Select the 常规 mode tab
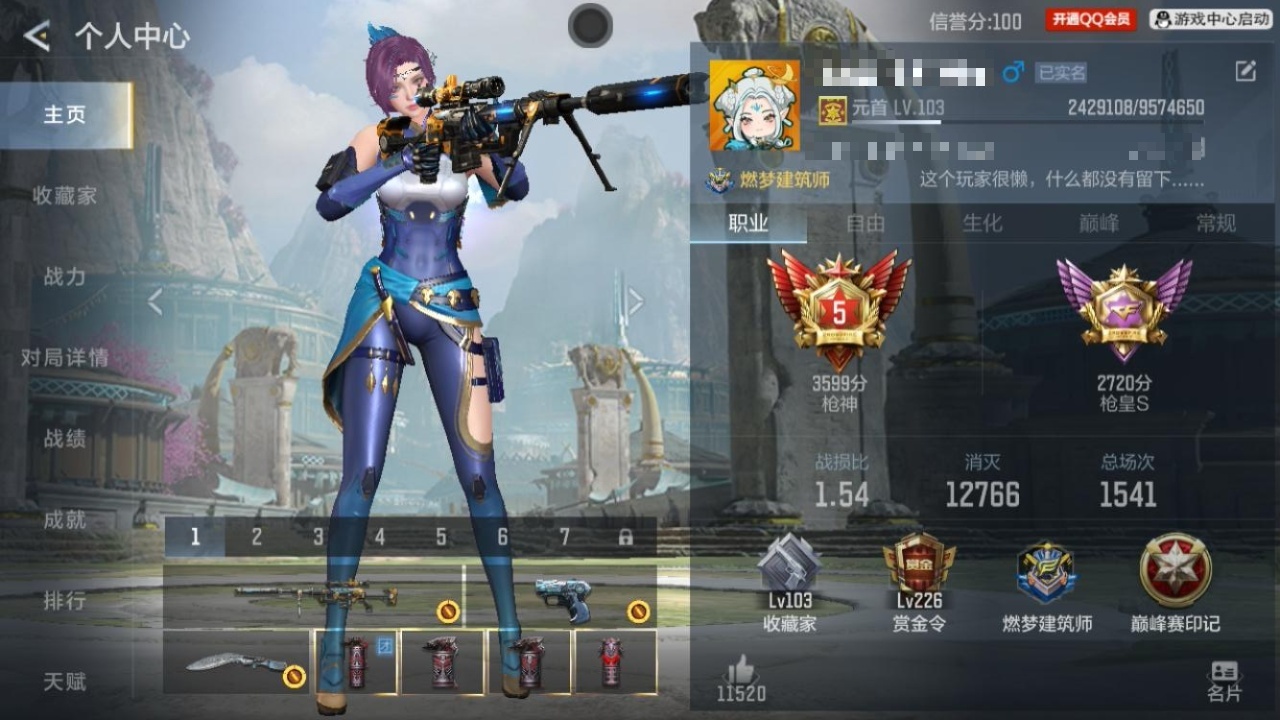 pyautogui.click(x=1216, y=224)
